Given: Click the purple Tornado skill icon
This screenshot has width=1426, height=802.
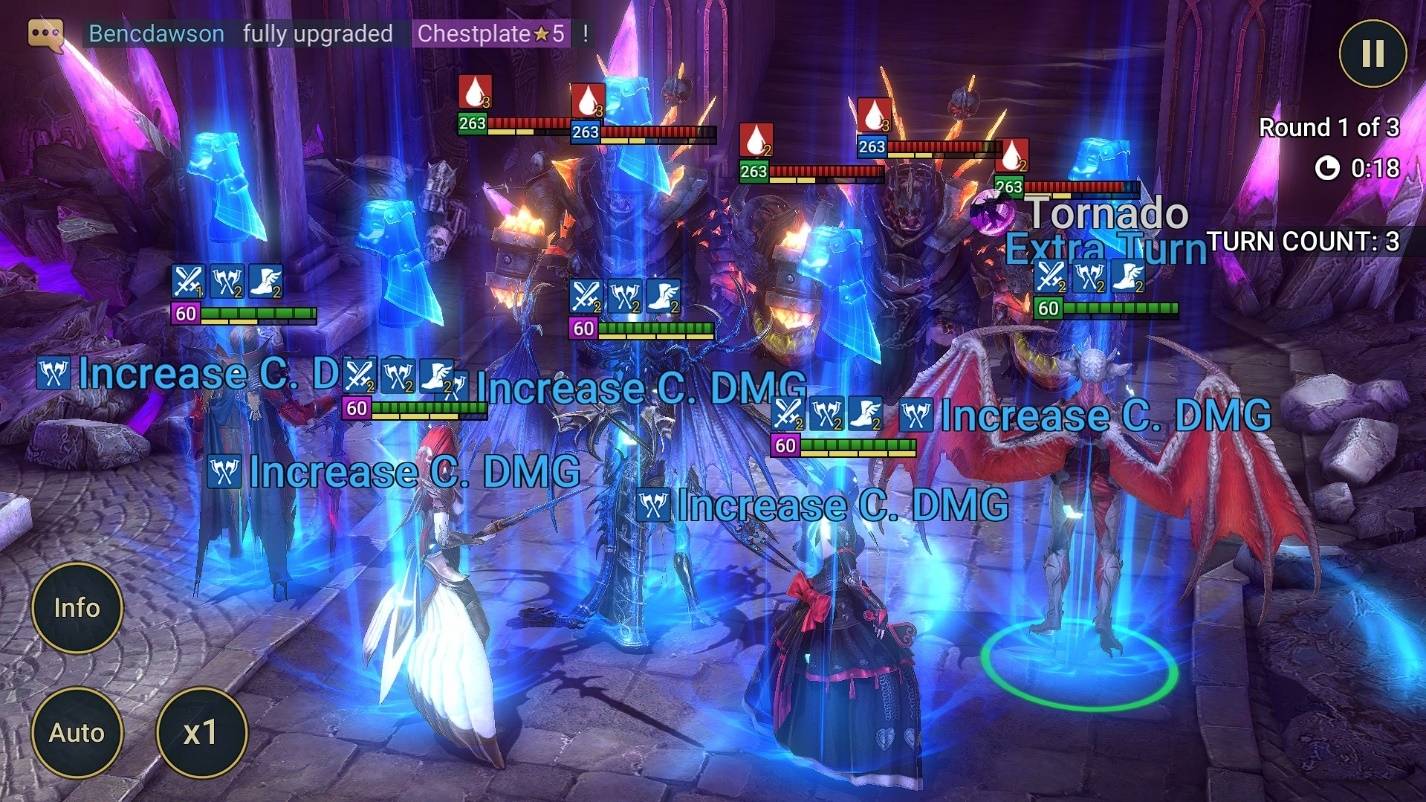Looking at the screenshot, I should (x=990, y=214).
